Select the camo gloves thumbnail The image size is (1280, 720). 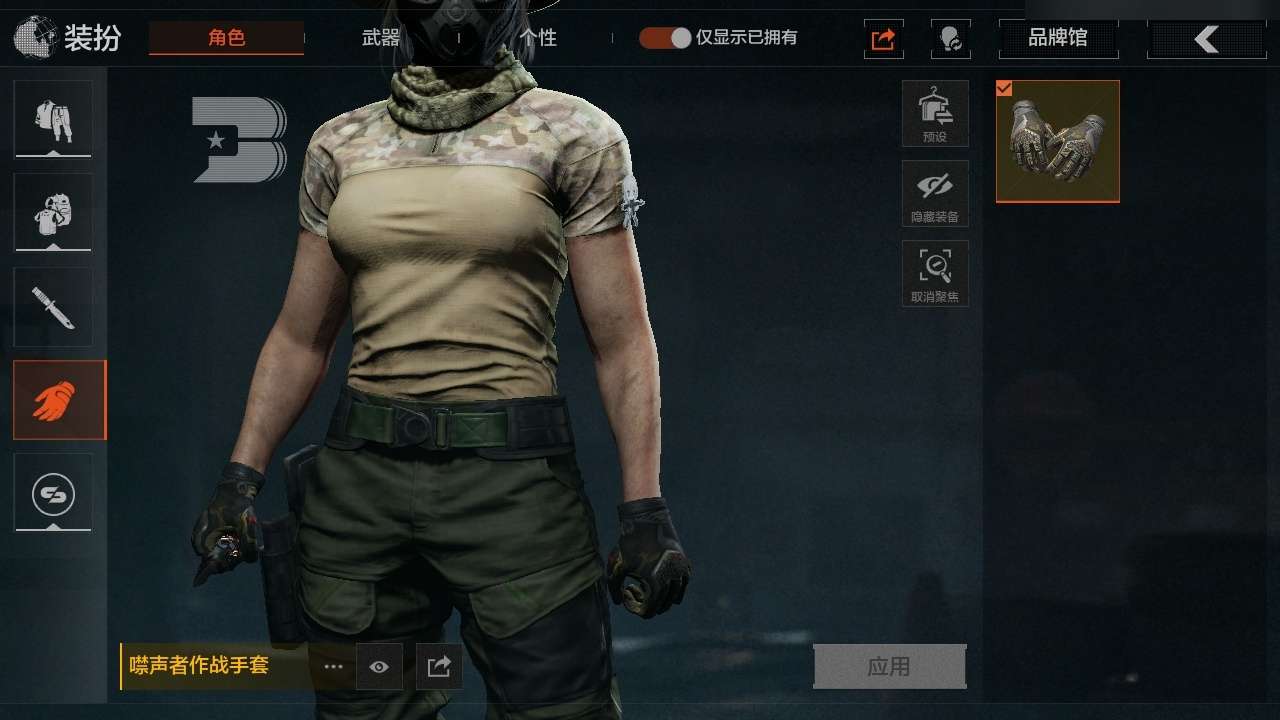point(1057,141)
